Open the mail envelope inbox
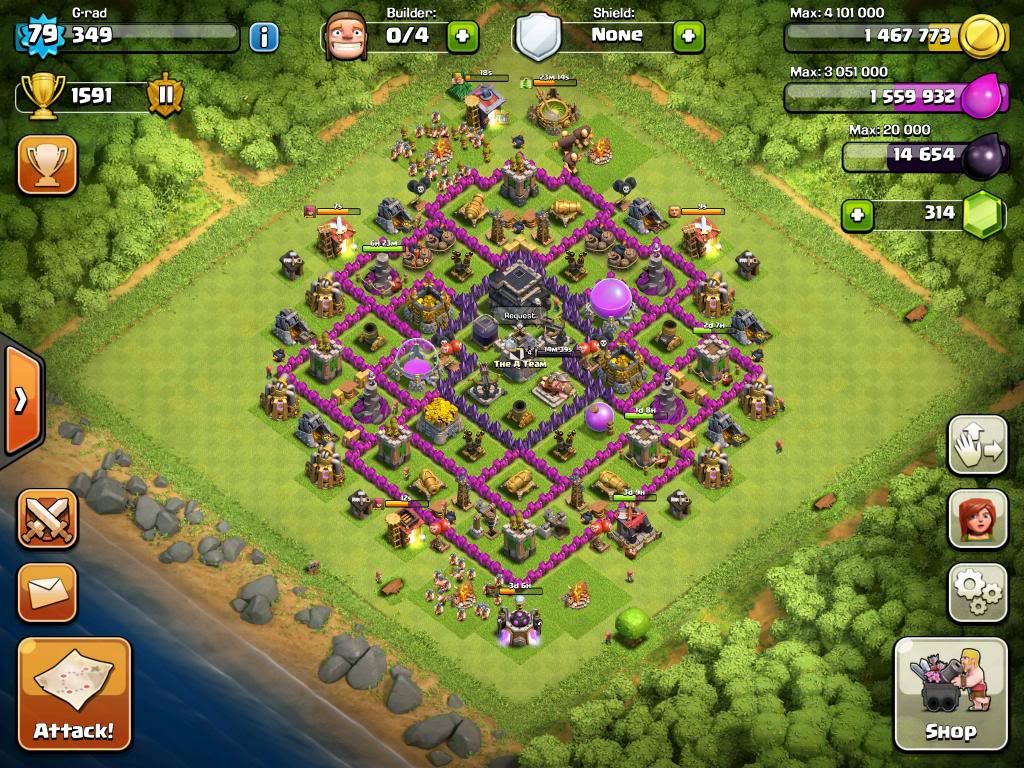Screen dimensions: 1024x768 pyautogui.click(x=47, y=593)
